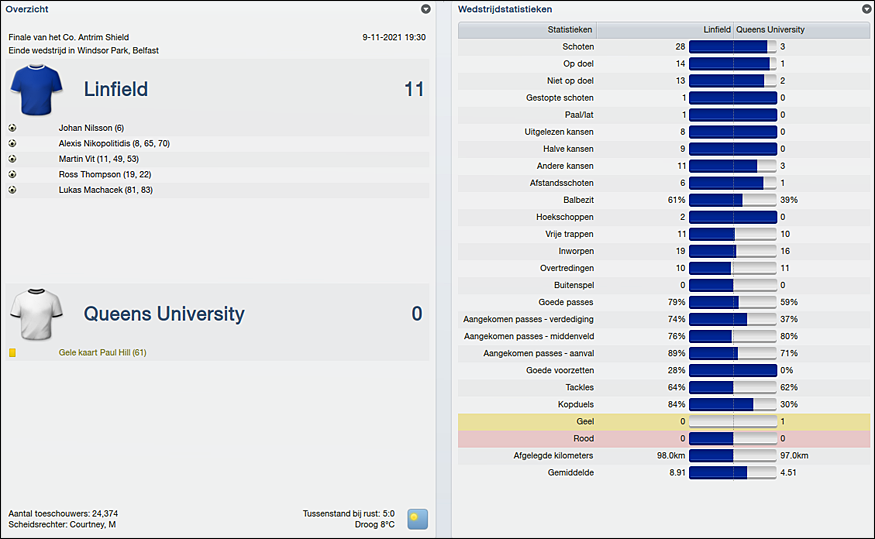The height and width of the screenshot is (539, 875).
Task: Click the yellow card entry for Paul Hill
Action: click(x=102, y=353)
